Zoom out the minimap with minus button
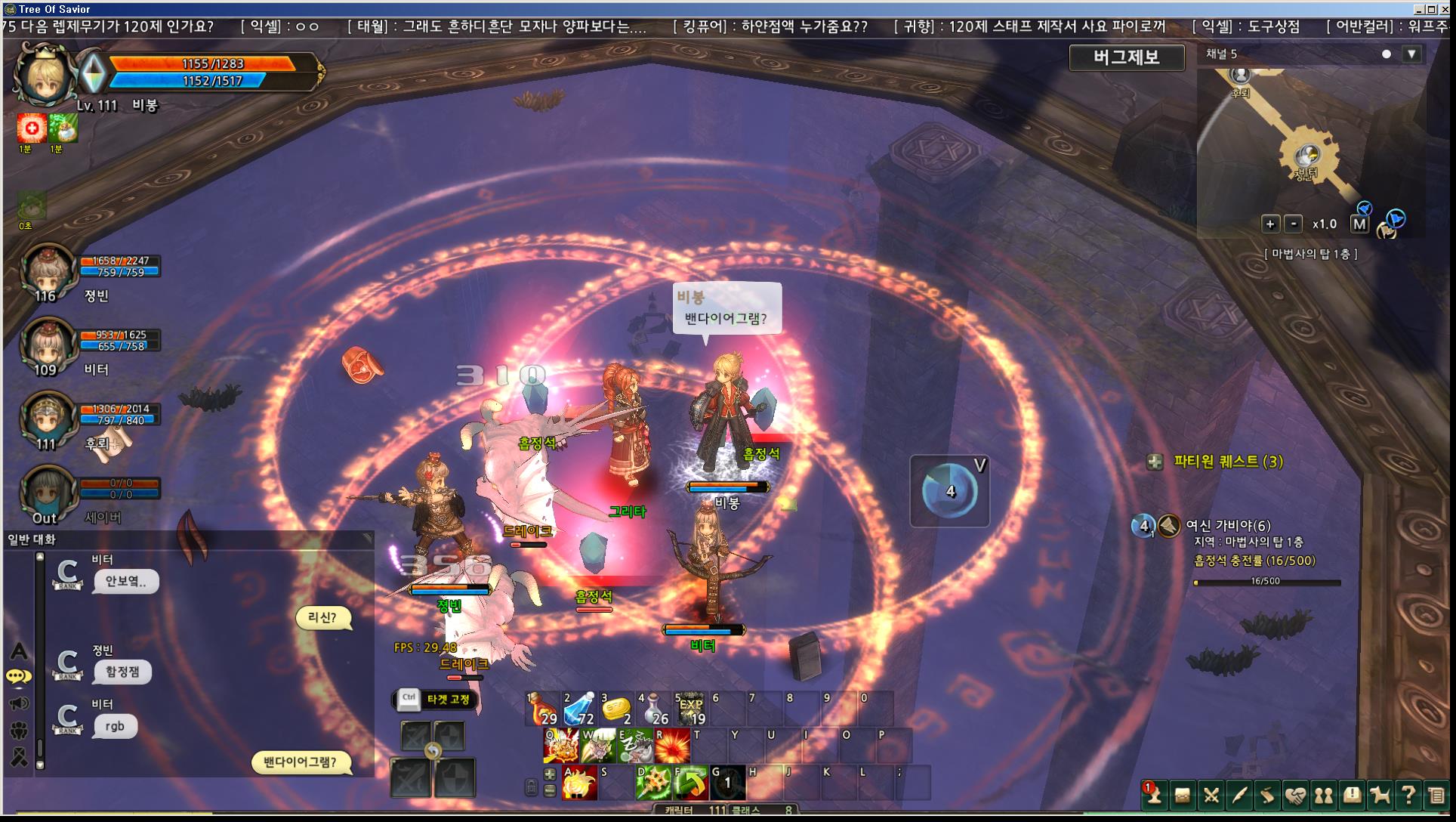The width and height of the screenshot is (1456, 822). point(1294,224)
